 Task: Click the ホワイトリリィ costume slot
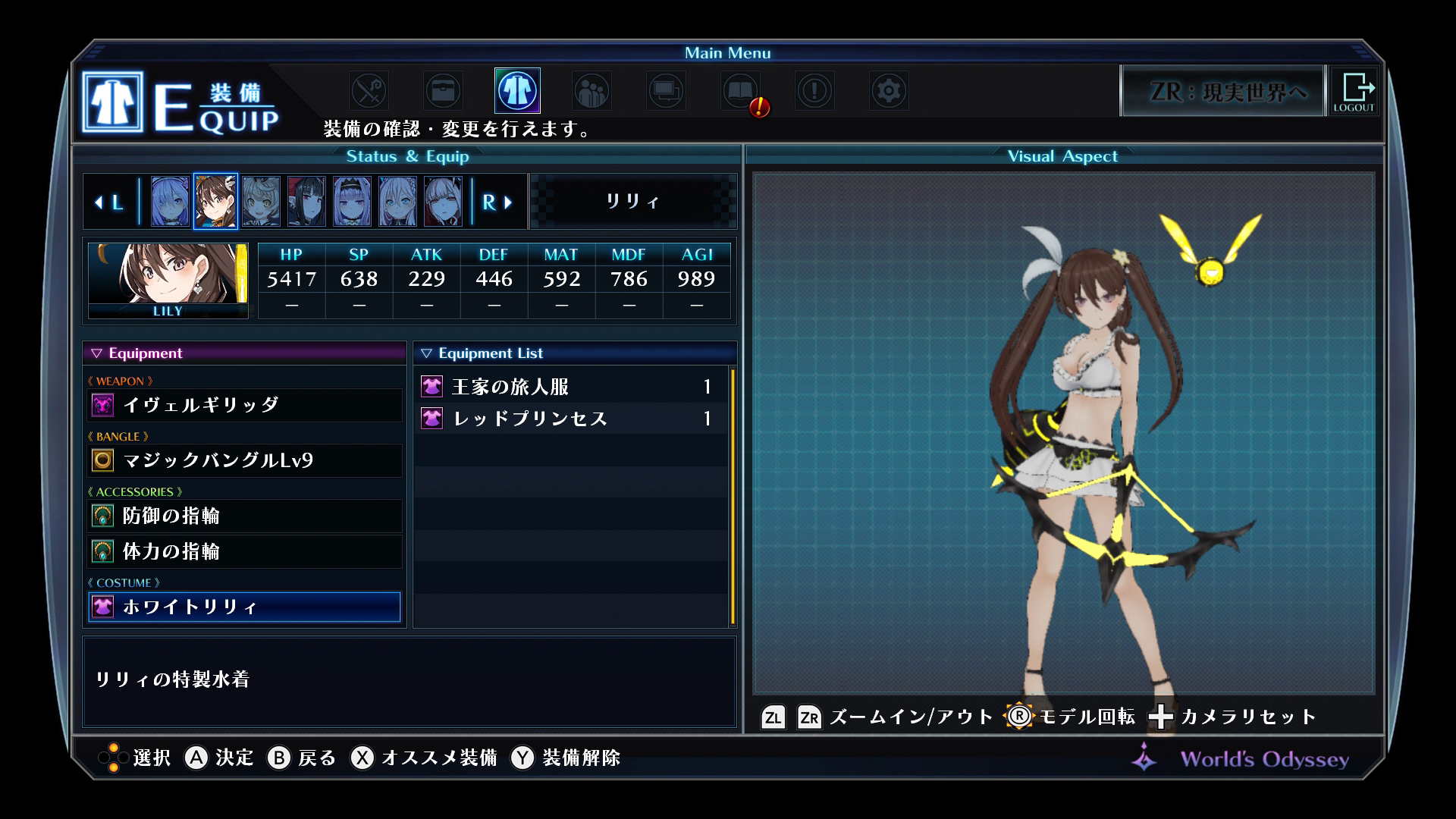pyautogui.click(x=244, y=607)
